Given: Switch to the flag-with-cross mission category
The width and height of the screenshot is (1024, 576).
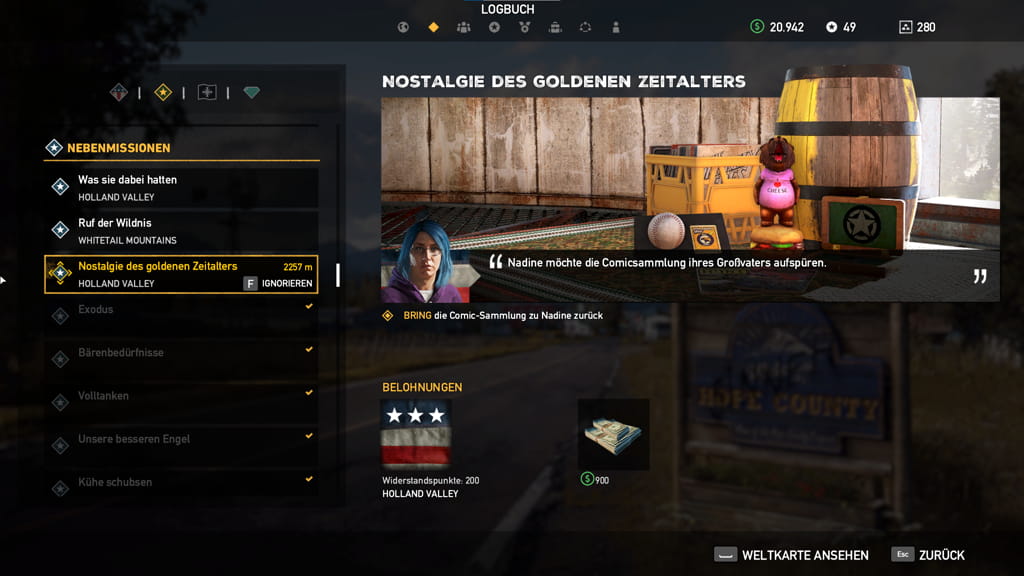Looking at the screenshot, I should (207, 93).
